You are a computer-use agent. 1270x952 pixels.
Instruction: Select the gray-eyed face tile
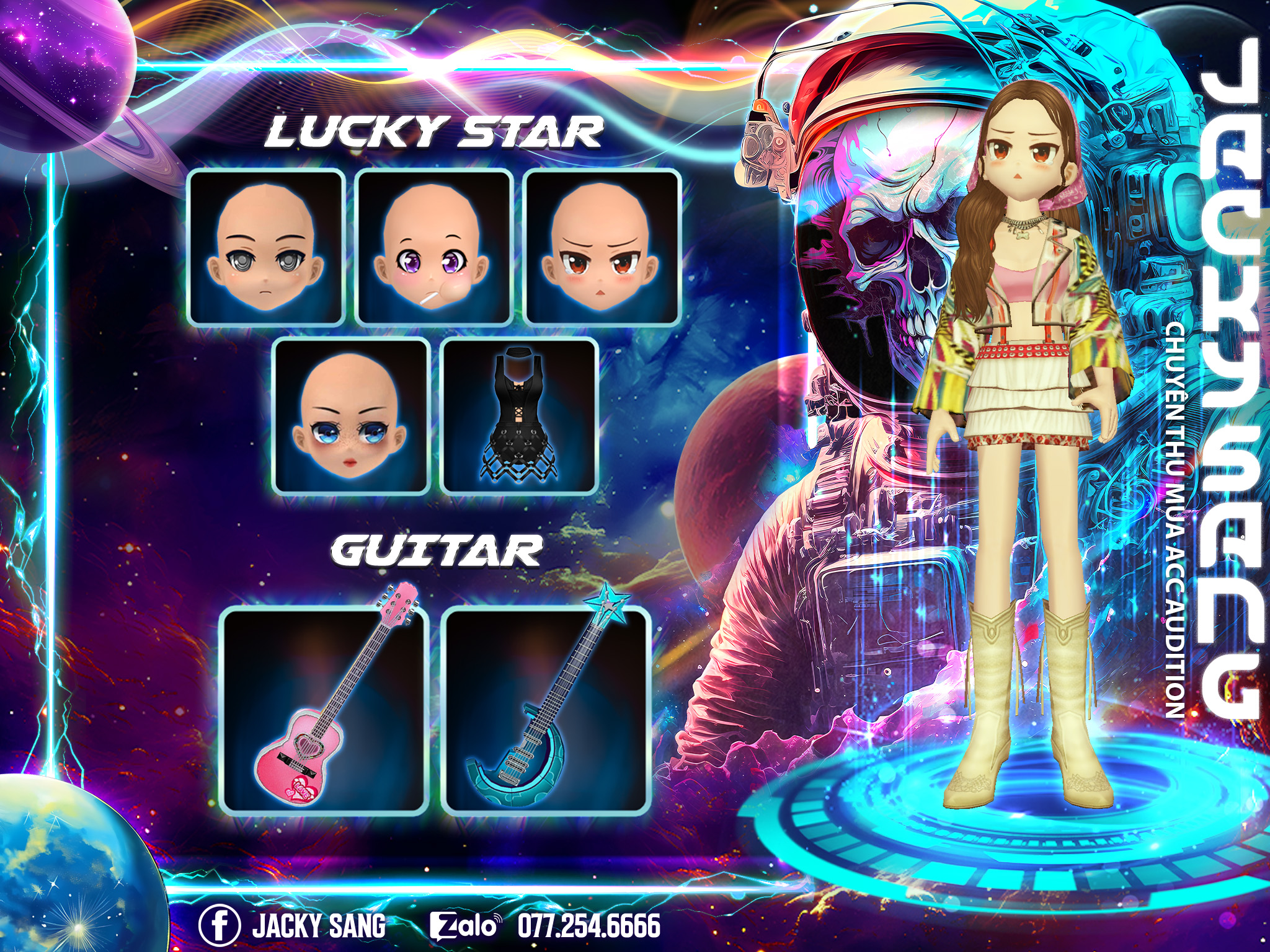pos(267,247)
